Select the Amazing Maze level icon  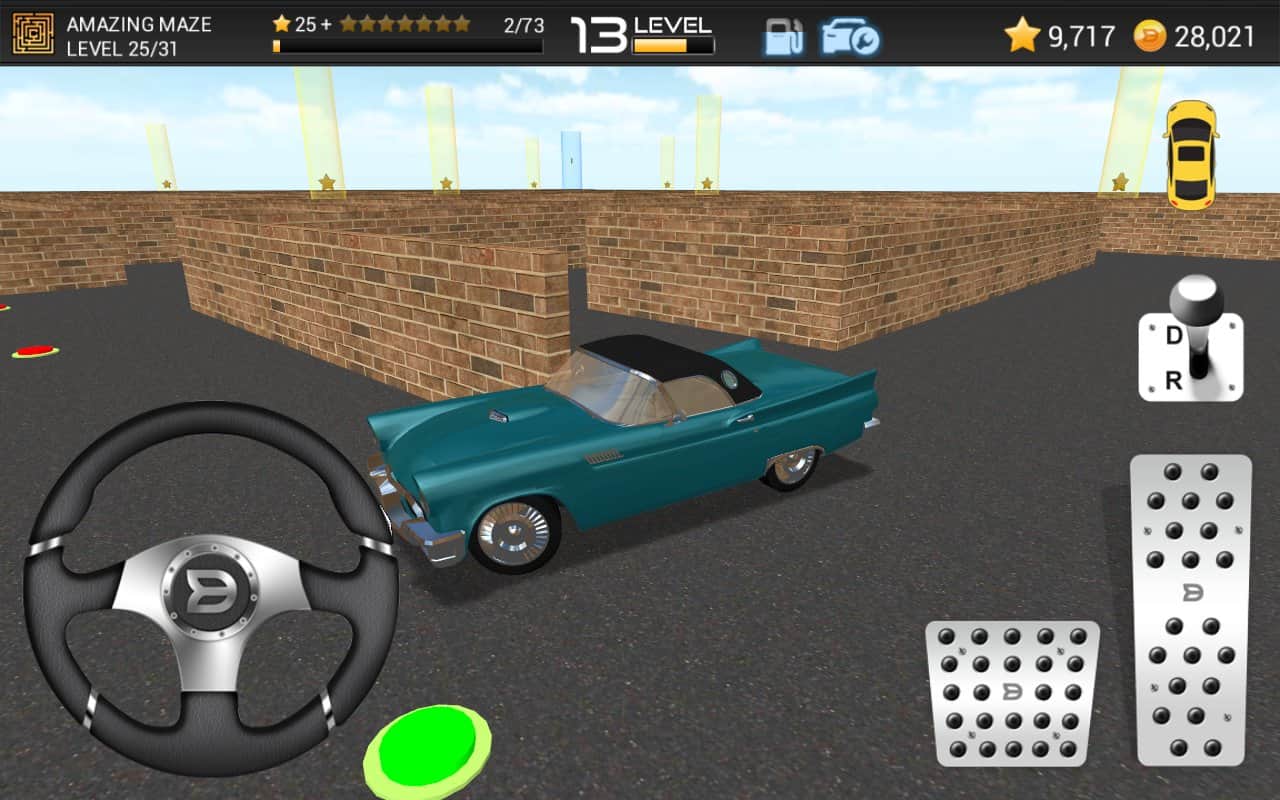(x=33, y=34)
